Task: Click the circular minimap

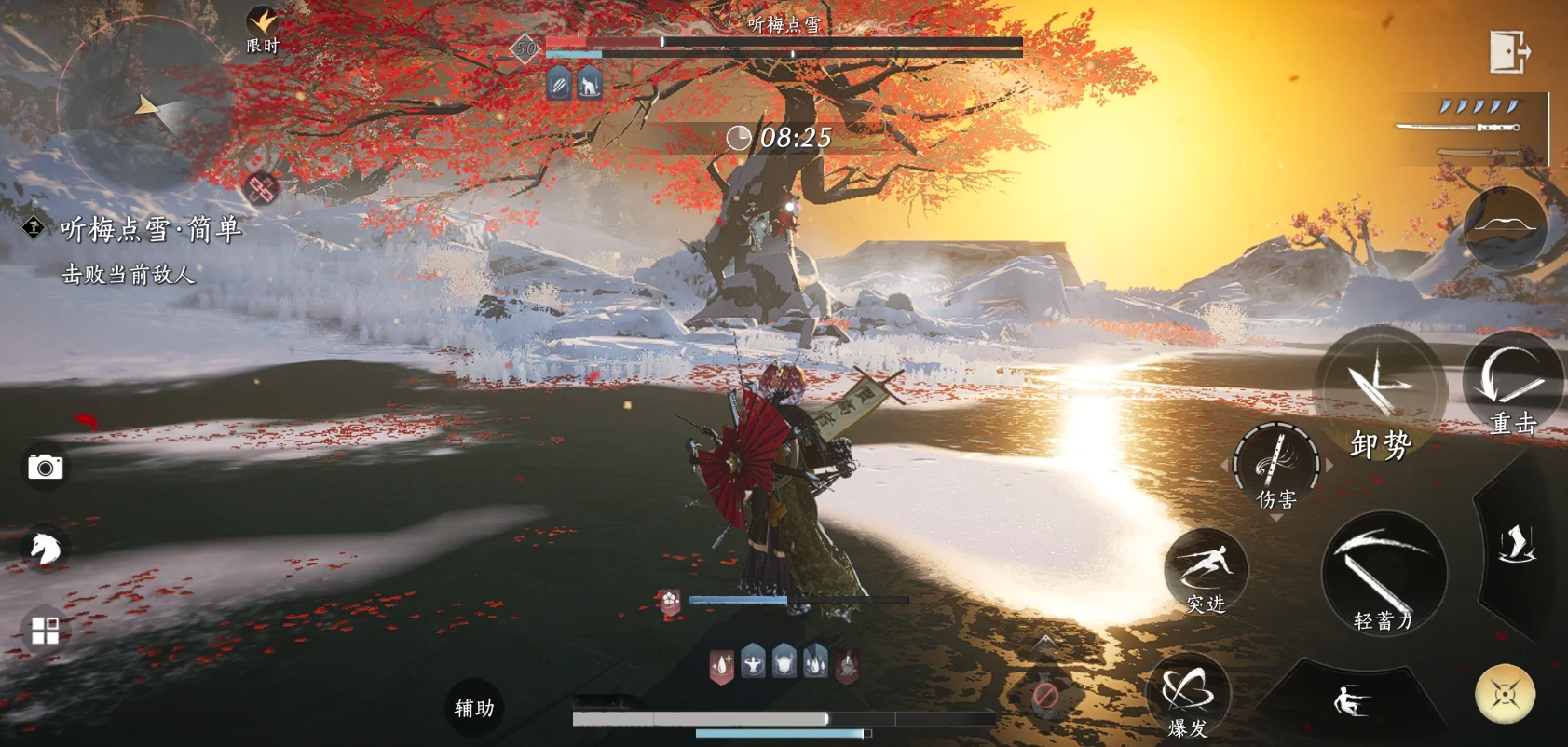Action: (x=144, y=104)
